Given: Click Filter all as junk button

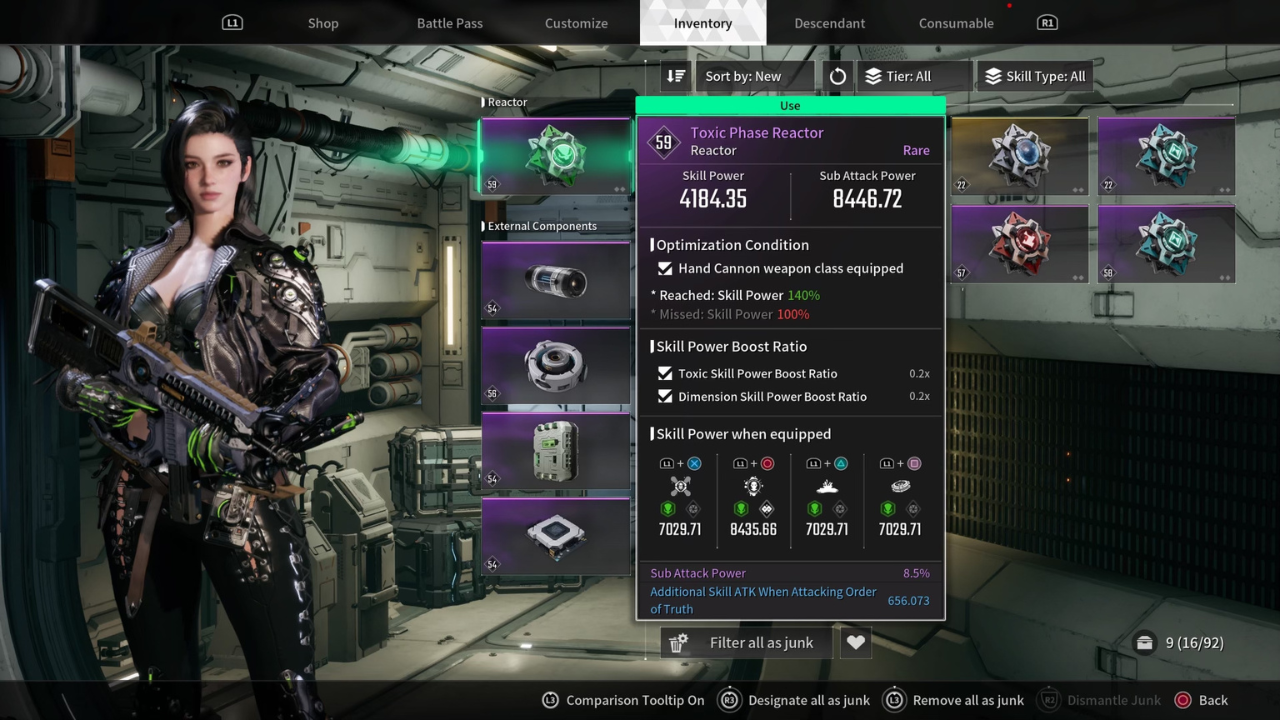Looking at the screenshot, I should [x=747, y=643].
